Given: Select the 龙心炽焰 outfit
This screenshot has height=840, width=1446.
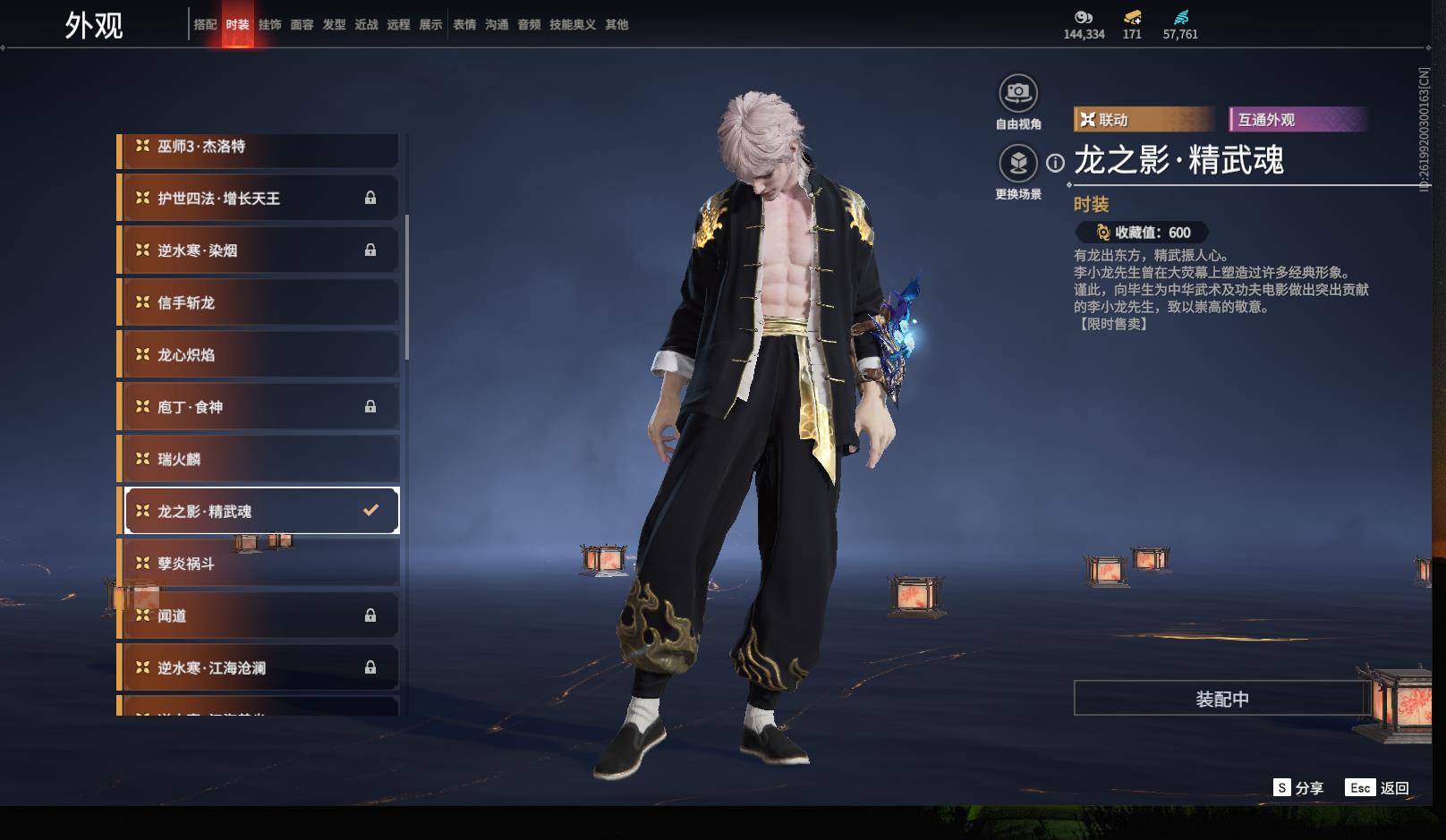Looking at the screenshot, I should (259, 355).
